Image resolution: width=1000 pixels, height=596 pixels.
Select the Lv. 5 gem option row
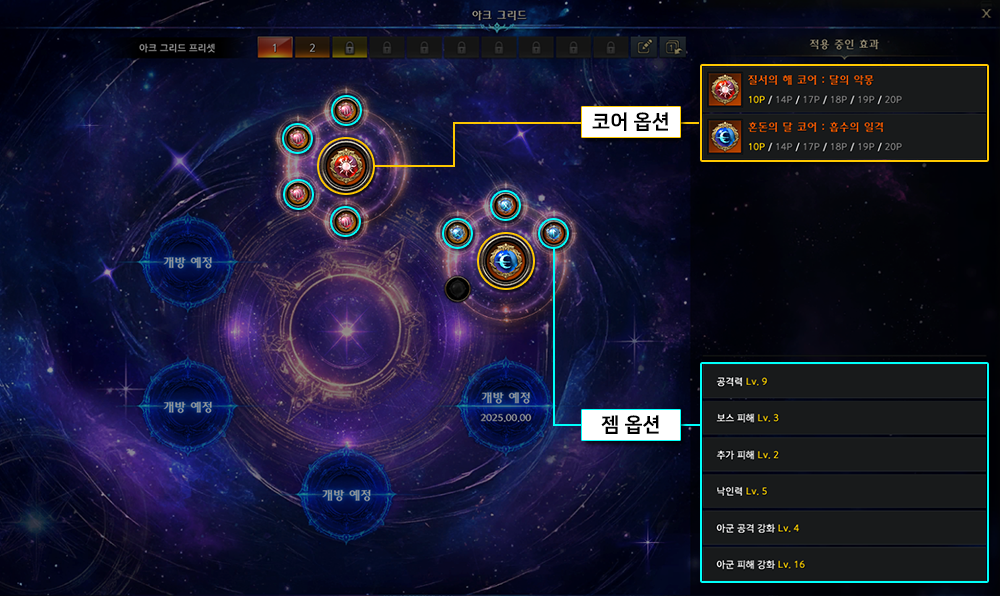tap(844, 491)
